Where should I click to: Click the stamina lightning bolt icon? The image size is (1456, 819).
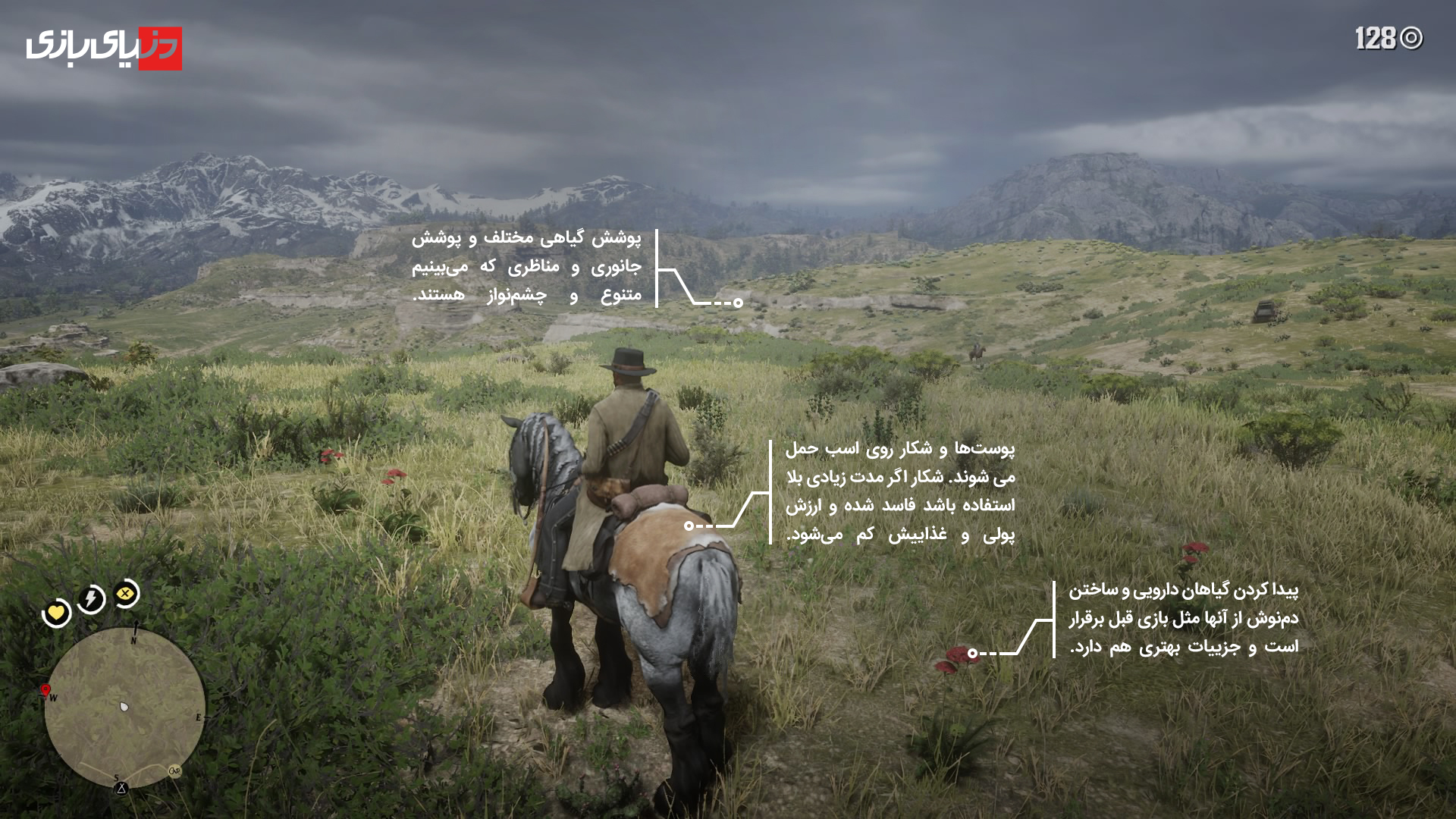[x=89, y=597]
